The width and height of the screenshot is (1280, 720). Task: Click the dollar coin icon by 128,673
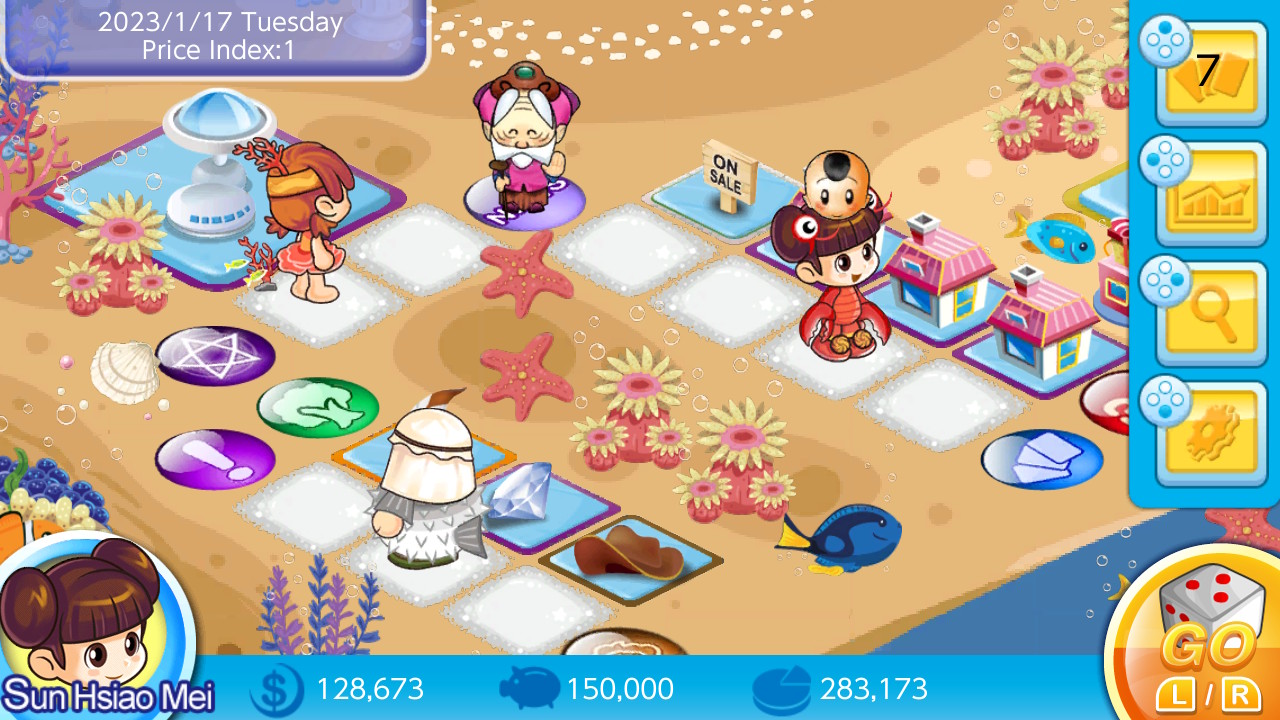[x=277, y=688]
